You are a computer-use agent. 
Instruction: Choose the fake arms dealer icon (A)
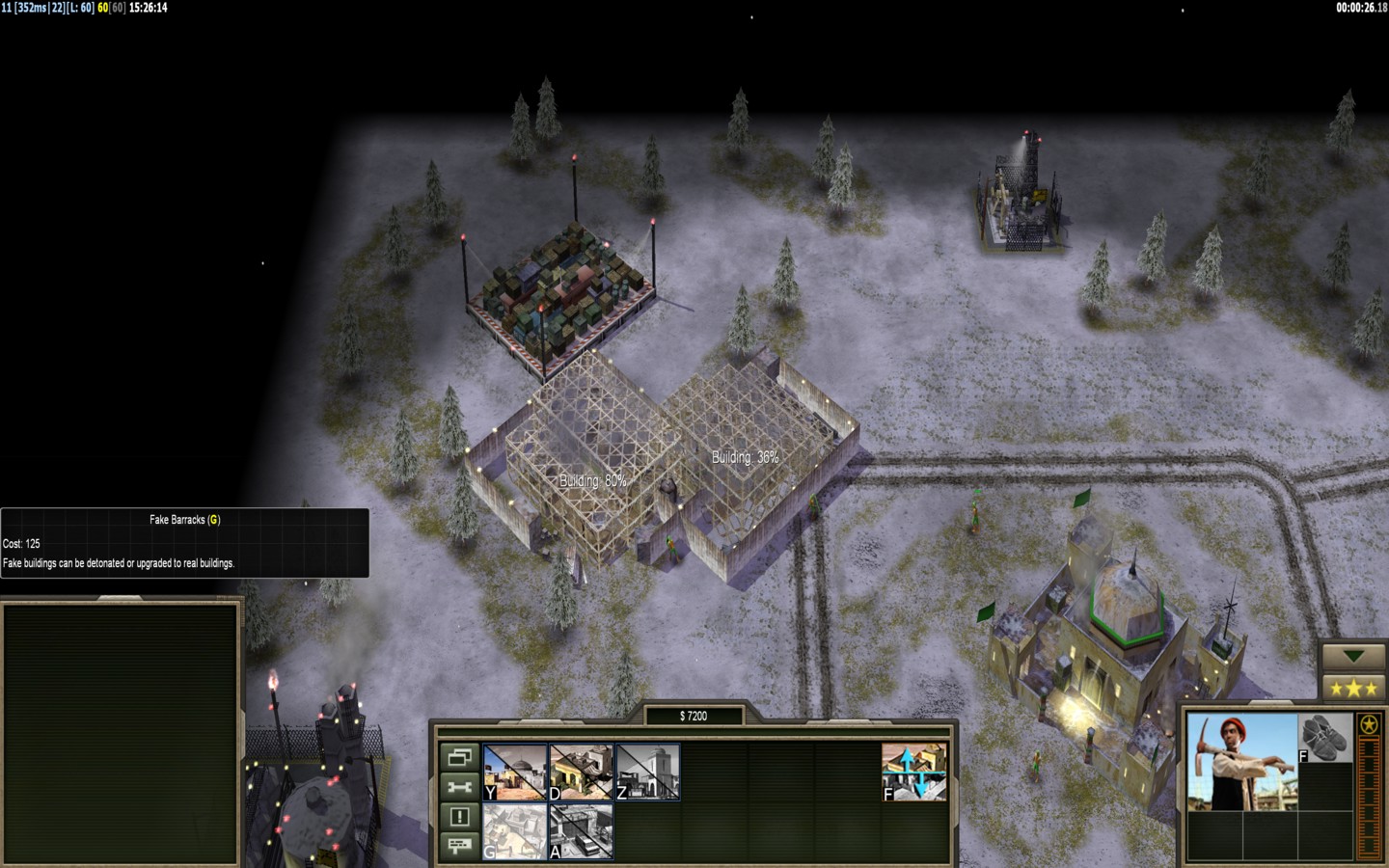[581, 830]
